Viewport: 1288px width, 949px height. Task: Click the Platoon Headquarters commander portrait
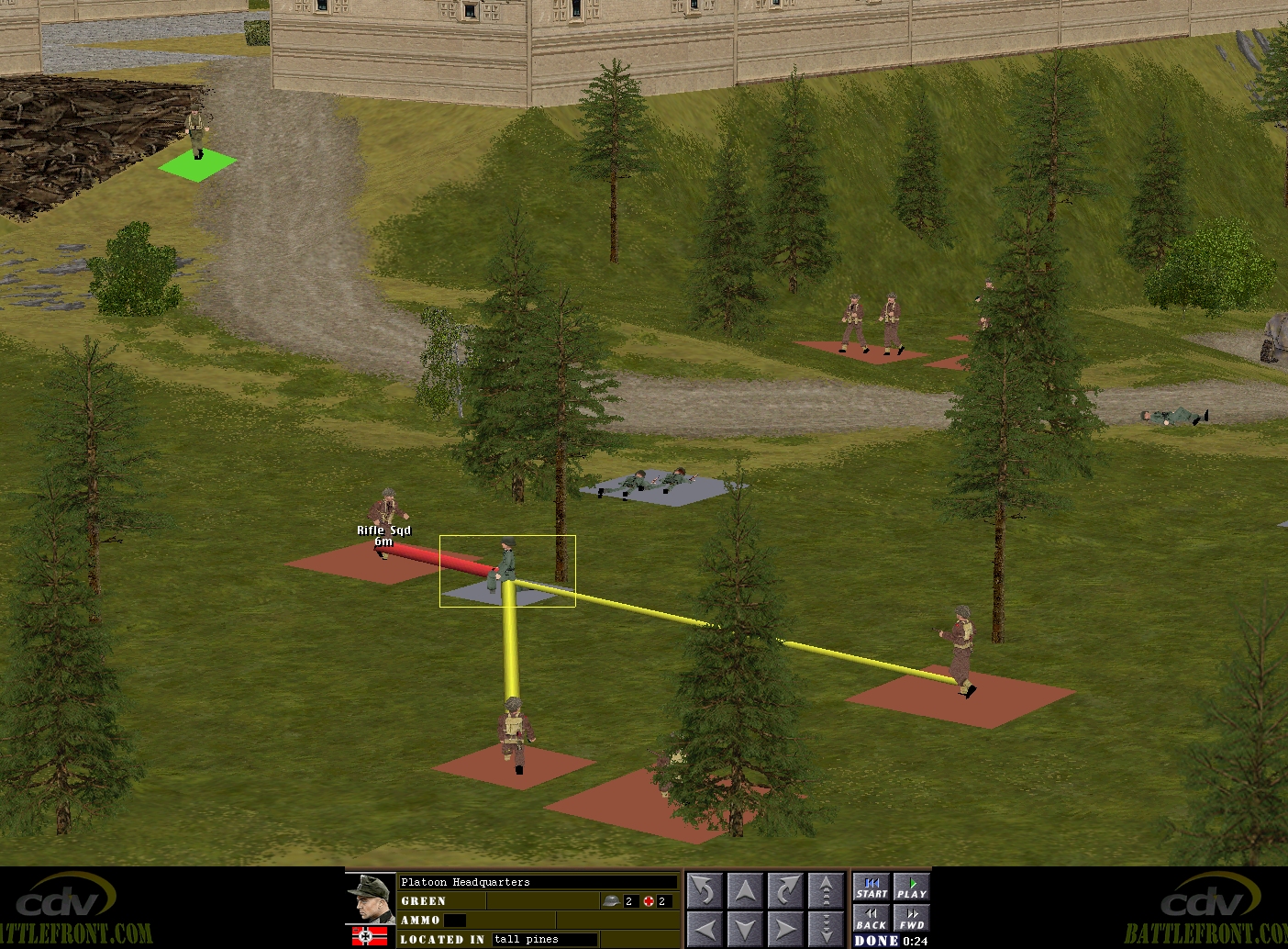point(371,899)
